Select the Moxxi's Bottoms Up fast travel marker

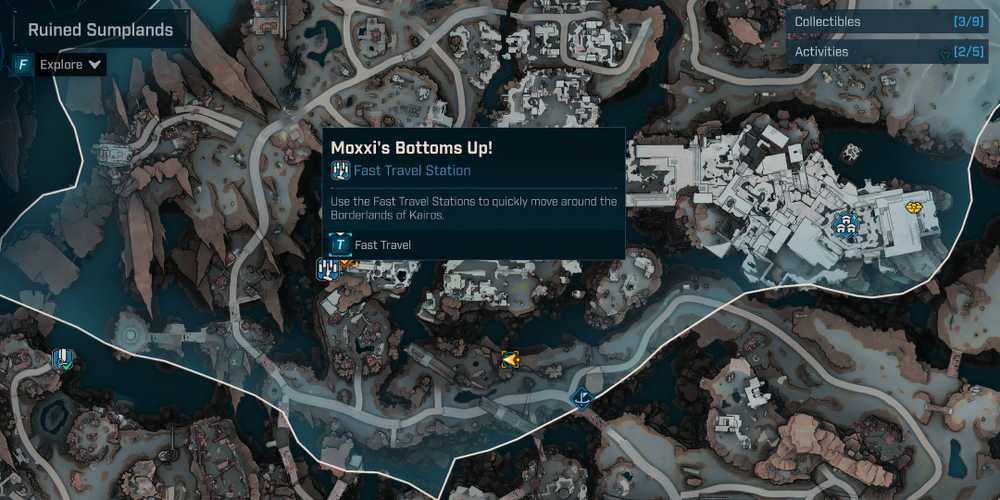pos(327,269)
